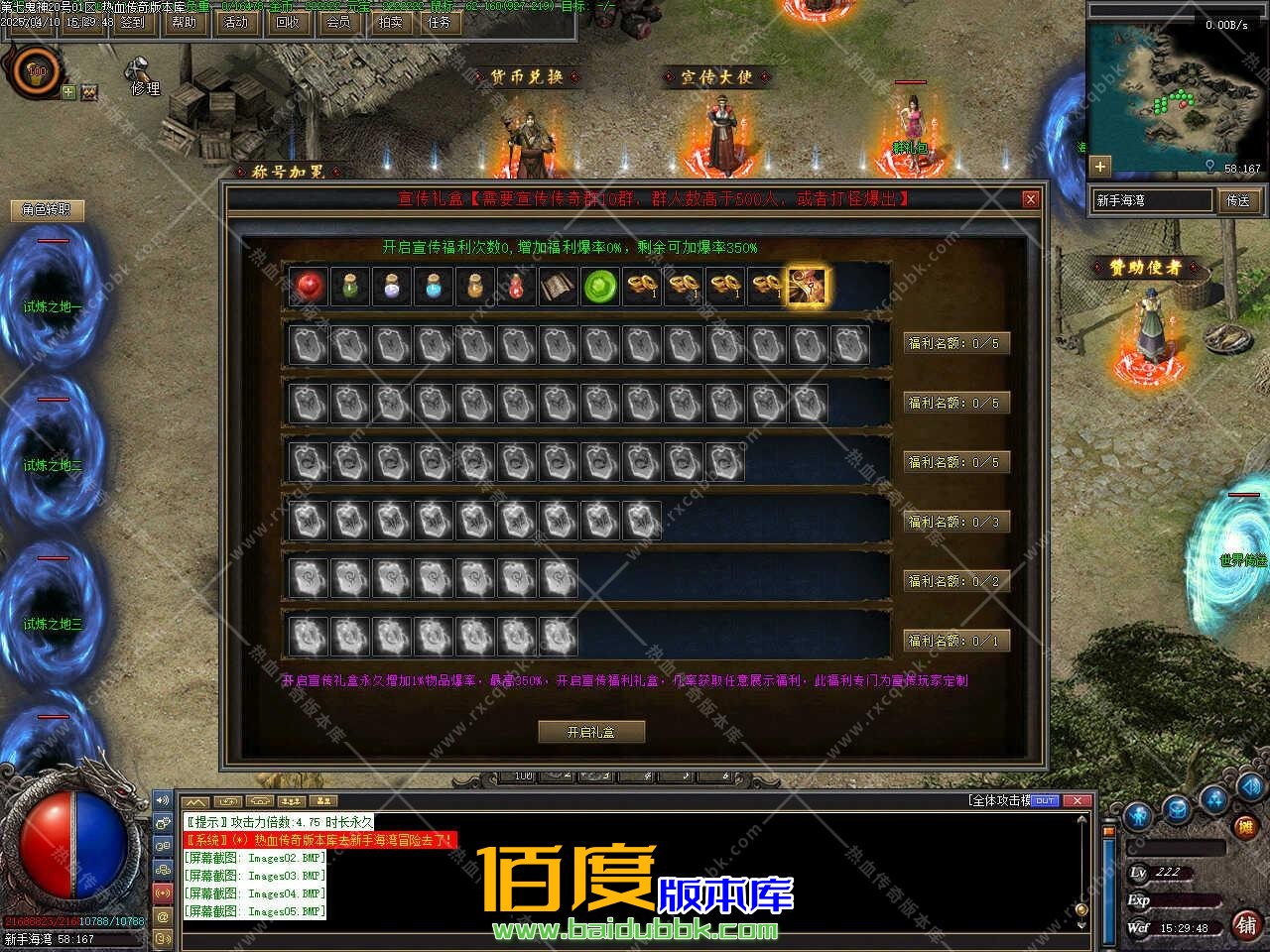Click the 100 progress bar below the gift panel
1270x952 pixels.
[523, 778]
